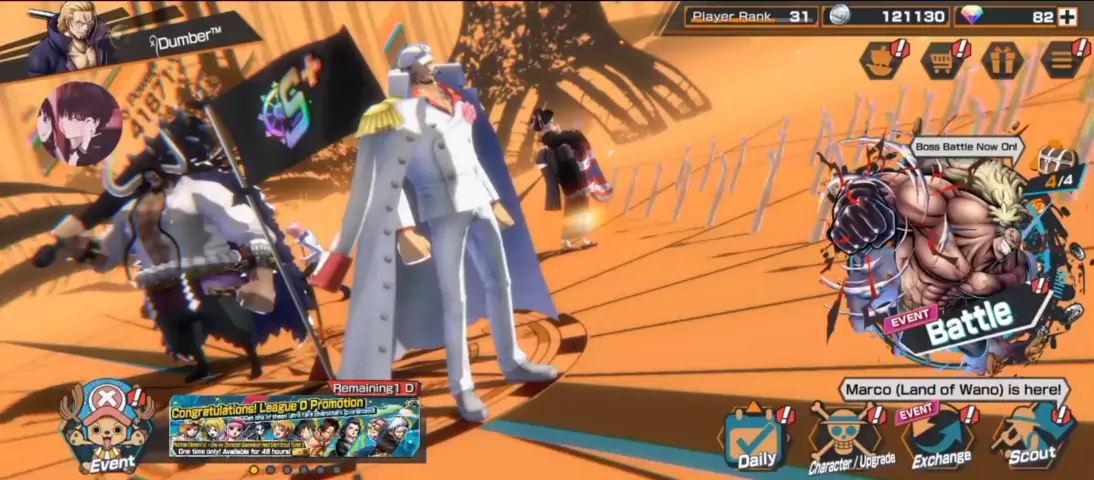Open Dumber player profile avatar
The height and width of the screenshot is (480, 1094).
pos(70,36)
